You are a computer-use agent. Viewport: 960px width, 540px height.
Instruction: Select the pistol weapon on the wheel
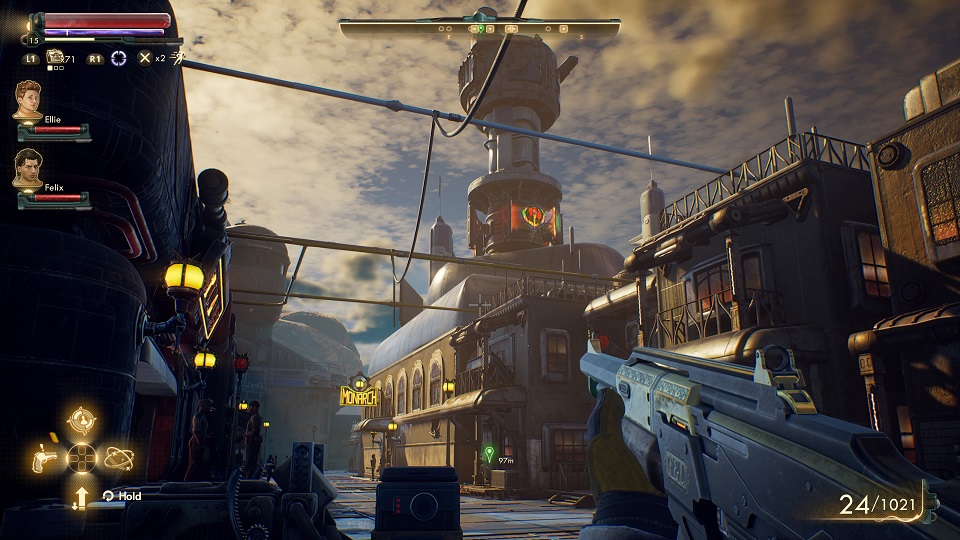coord(44,459)
